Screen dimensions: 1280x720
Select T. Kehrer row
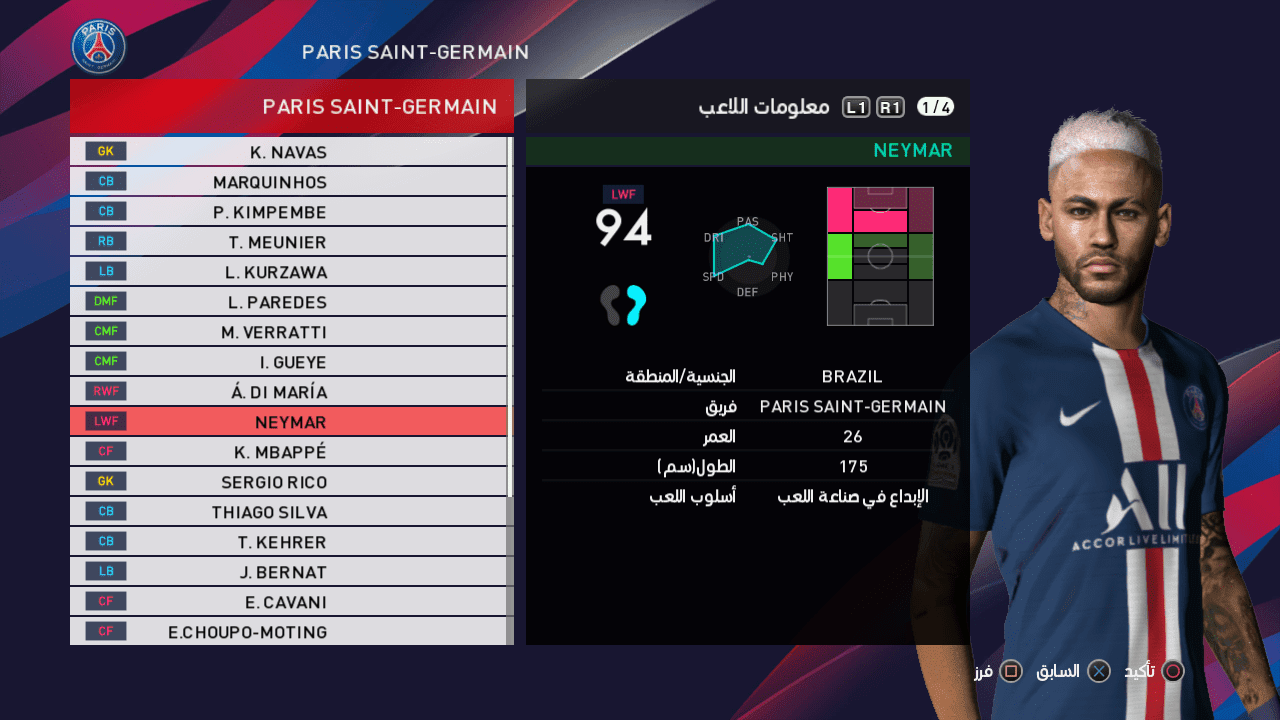[289, 542]
